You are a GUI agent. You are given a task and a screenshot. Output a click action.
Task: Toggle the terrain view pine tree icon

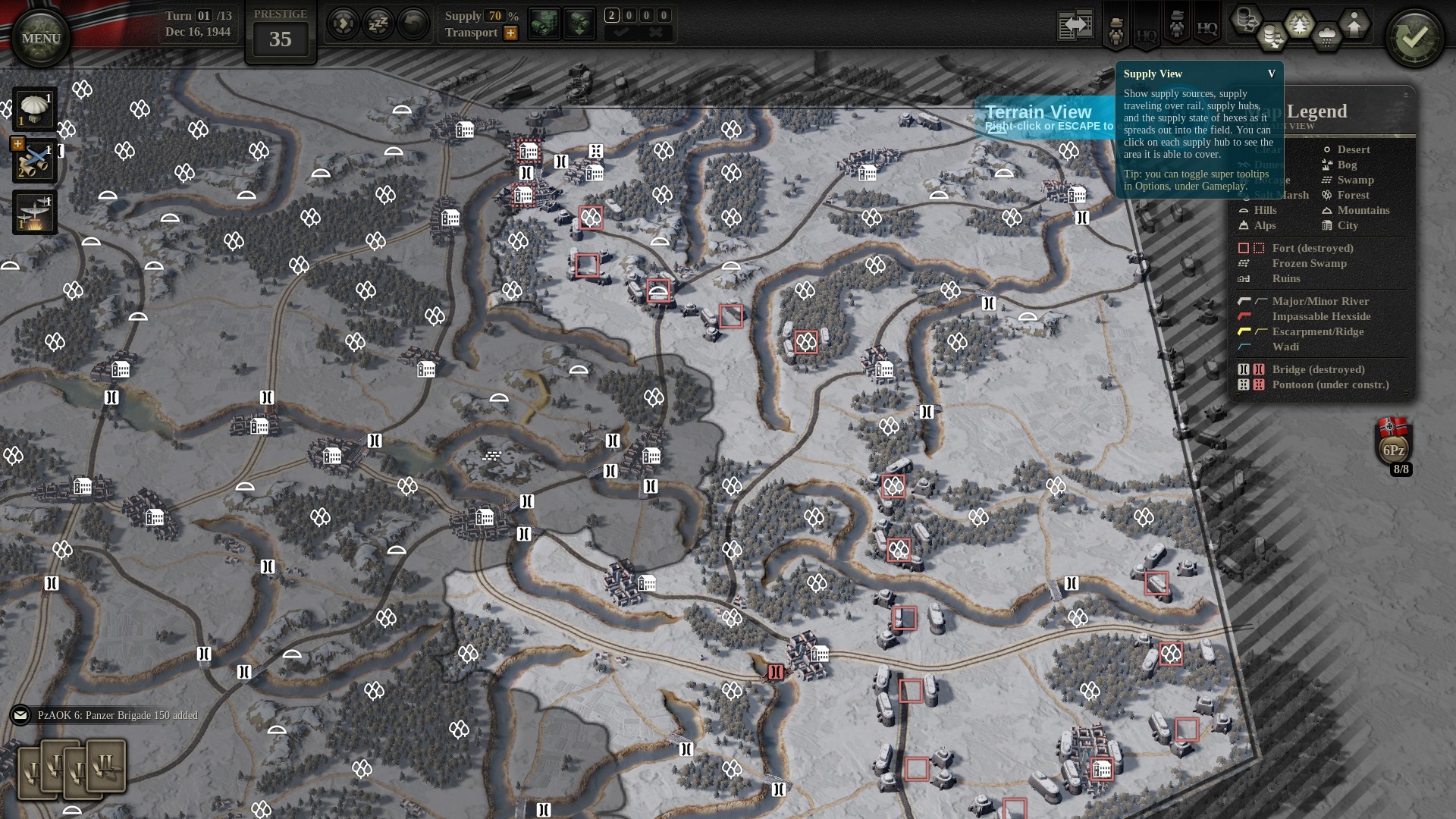tap(1299, 25)
